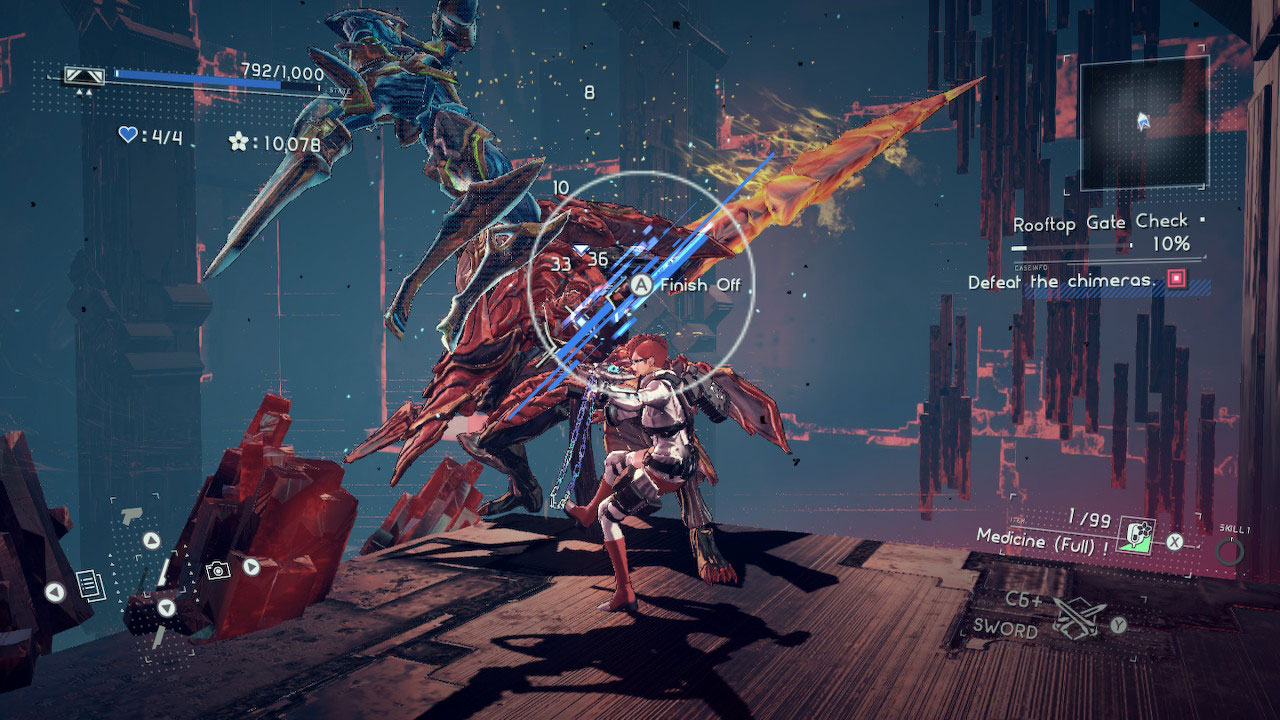
Task: Click the red marker beside Defeat the chimeras
Action: coord(1176,281)
